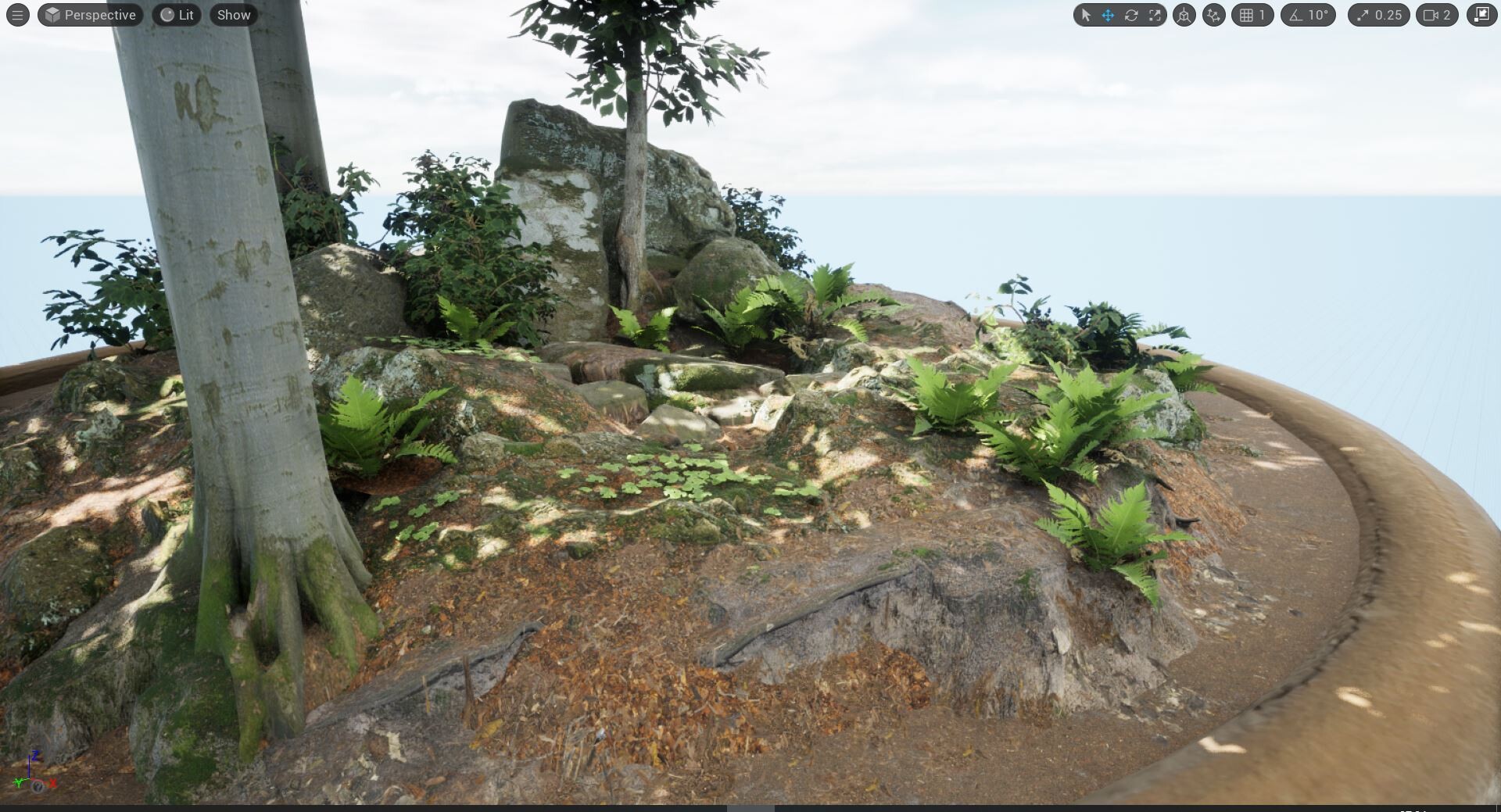Screen dimensions: 1501x812
Task: Open the Show flags menu
Action: click(234, 15)
